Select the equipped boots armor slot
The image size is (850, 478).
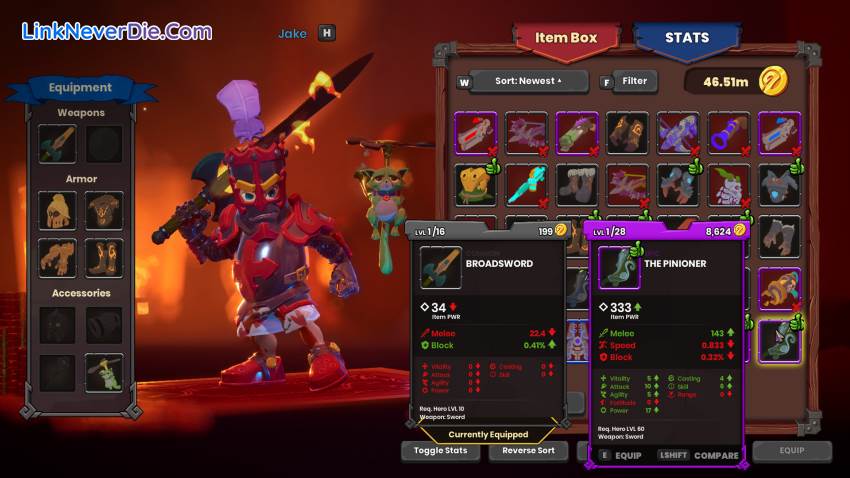point(104,257)
